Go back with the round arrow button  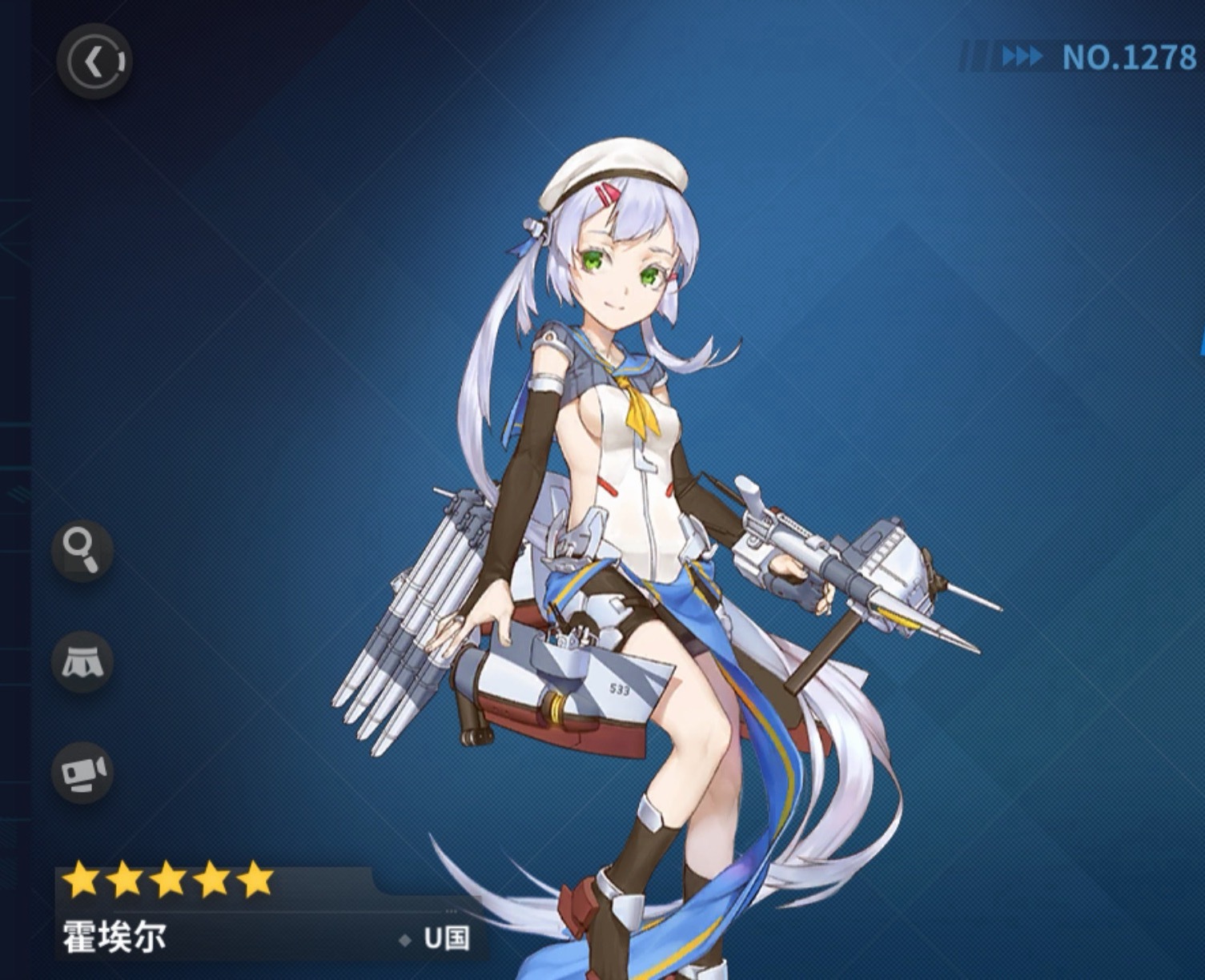[x=94, y=62]
